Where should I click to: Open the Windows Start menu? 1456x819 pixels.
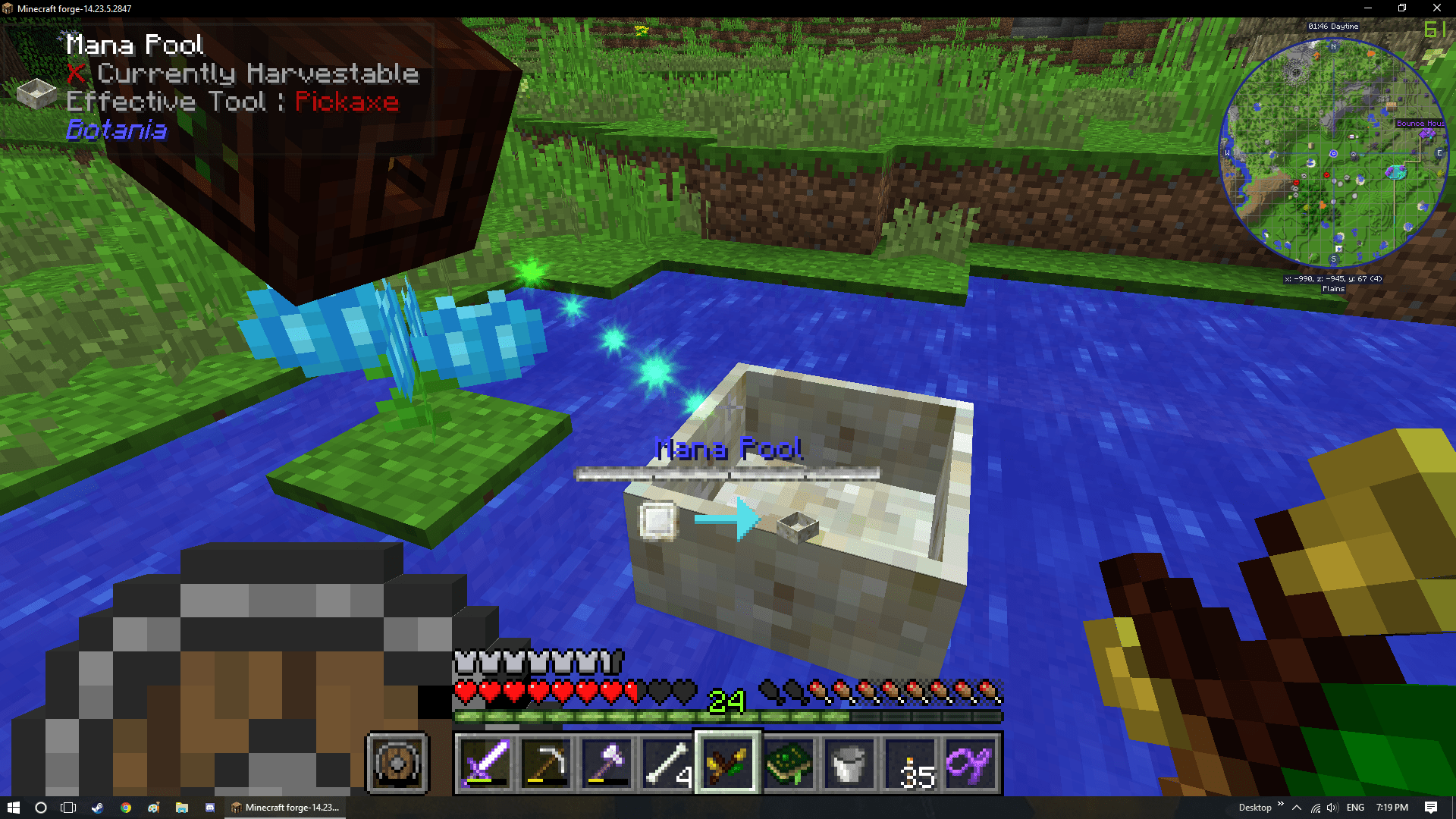pos(15,807)
